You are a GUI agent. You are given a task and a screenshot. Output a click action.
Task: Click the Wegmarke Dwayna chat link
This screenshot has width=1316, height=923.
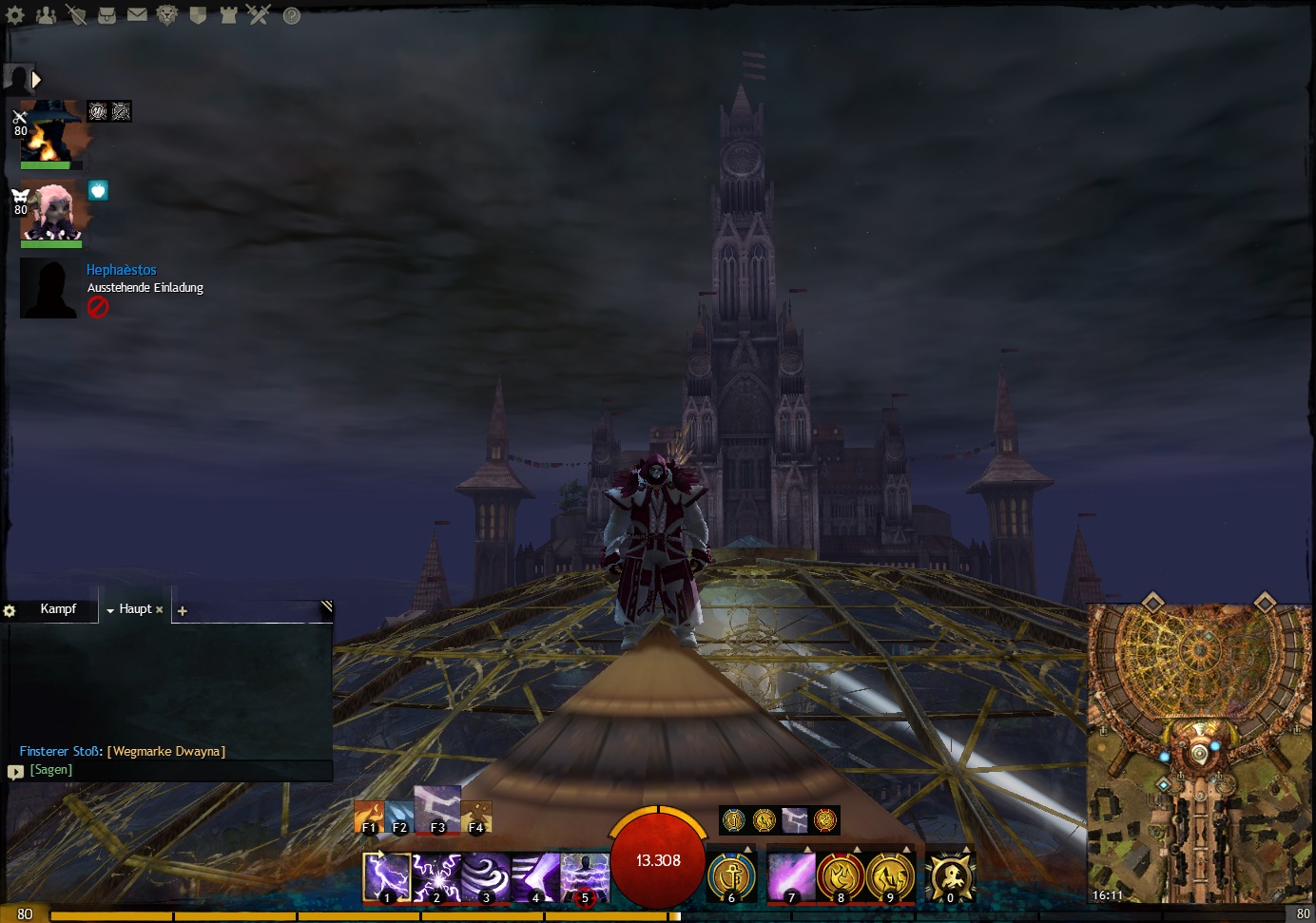tap(166, 752)
